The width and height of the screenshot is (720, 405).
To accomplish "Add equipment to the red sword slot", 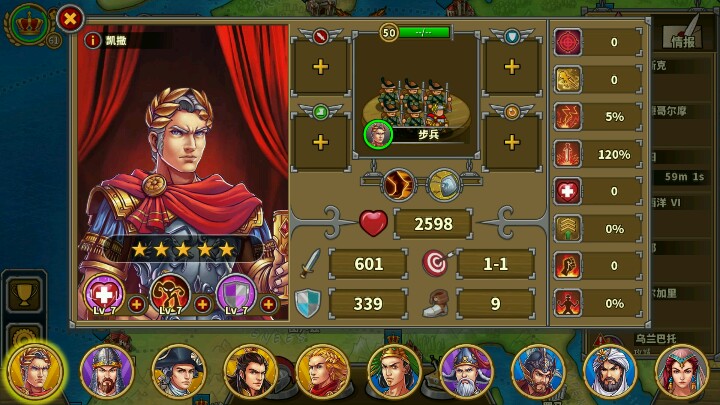I will click(x=320, y=67).
